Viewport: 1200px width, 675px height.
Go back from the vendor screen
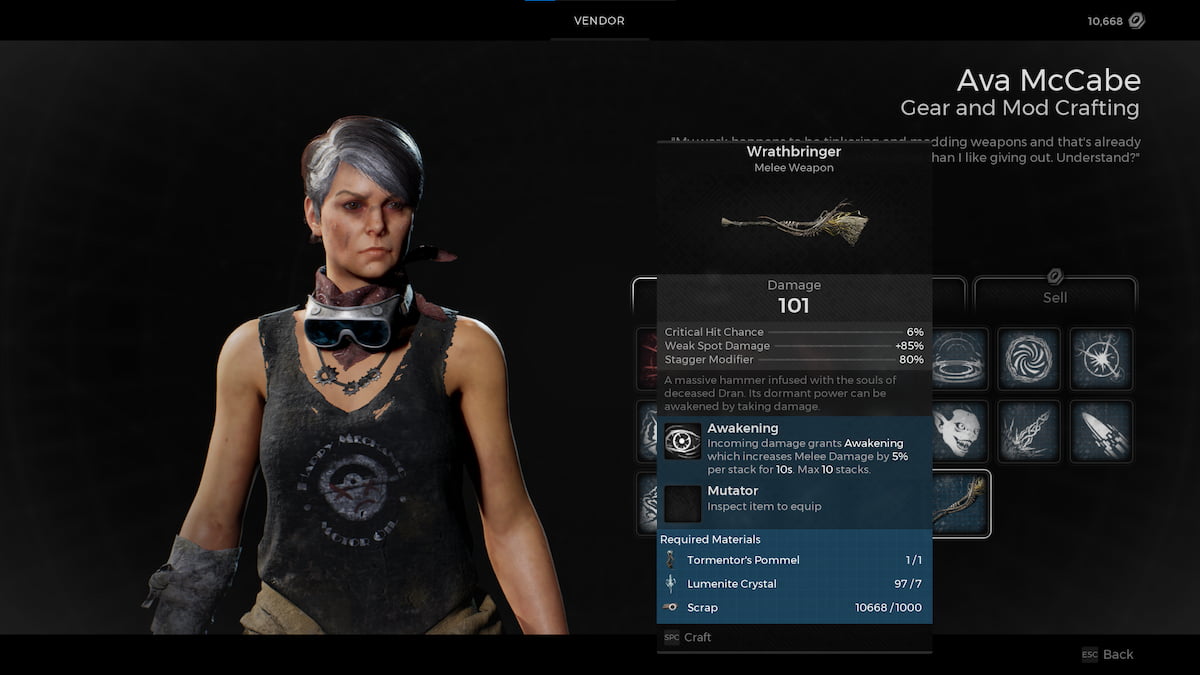(1108, 654)
